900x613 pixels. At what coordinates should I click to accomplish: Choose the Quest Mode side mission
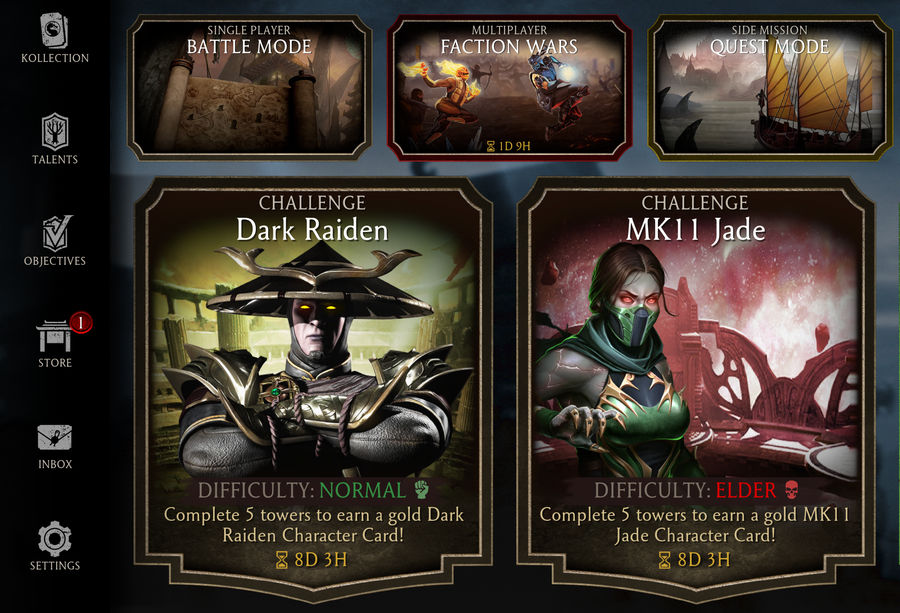[x=769, y=88]
